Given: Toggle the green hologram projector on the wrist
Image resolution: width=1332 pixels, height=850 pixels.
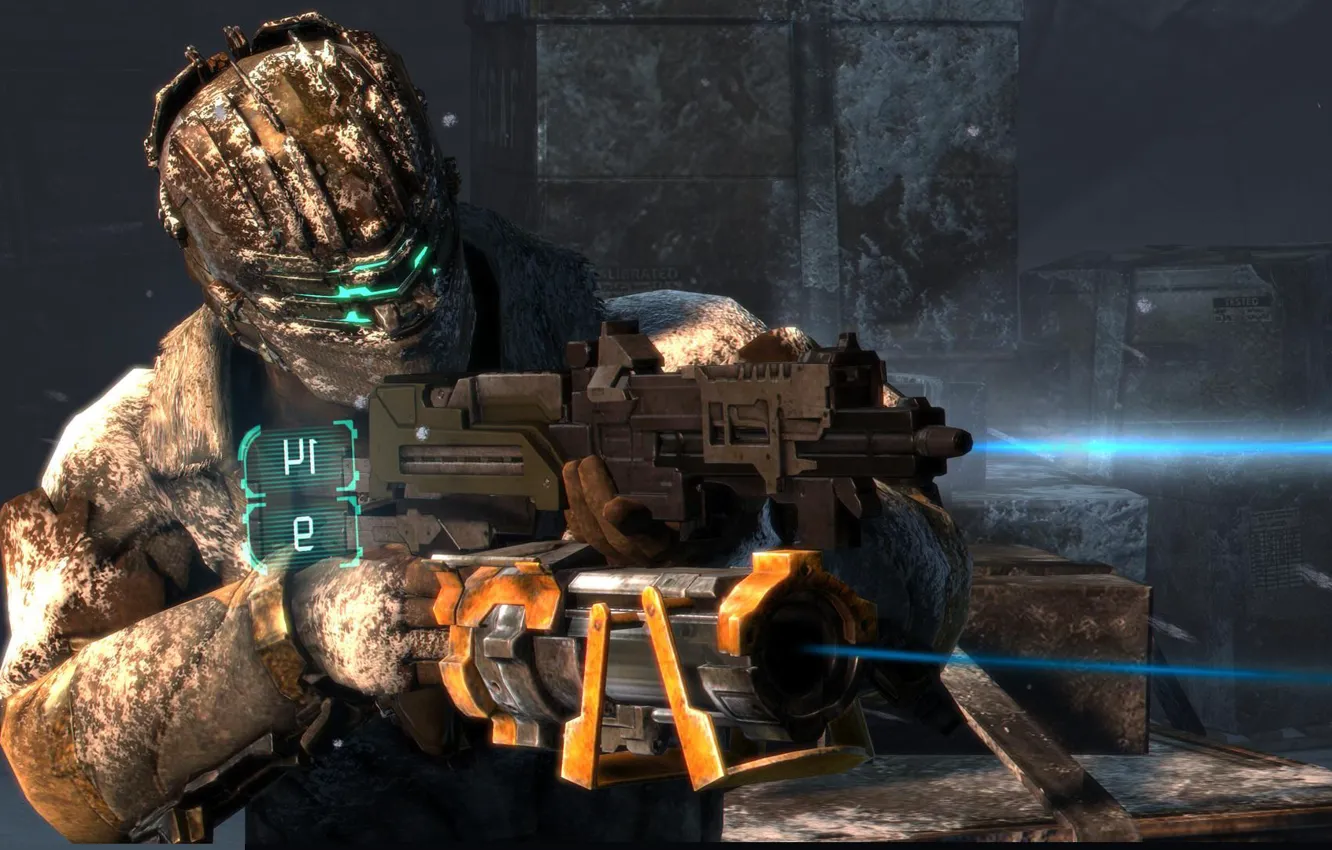Looking at the screenshot, I should (x=300, y=490).
